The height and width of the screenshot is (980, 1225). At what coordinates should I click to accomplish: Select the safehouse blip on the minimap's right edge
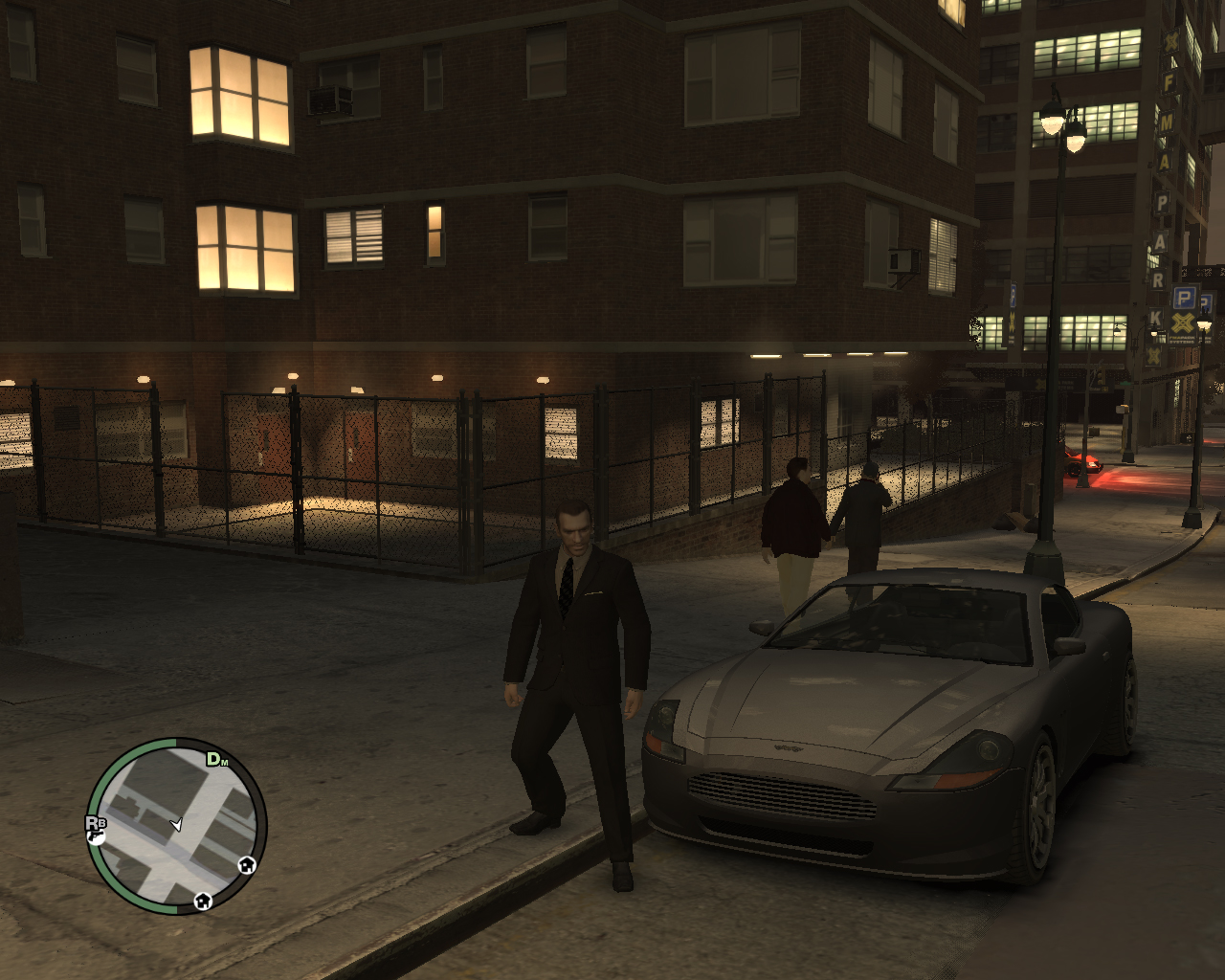tap(247, 865)
